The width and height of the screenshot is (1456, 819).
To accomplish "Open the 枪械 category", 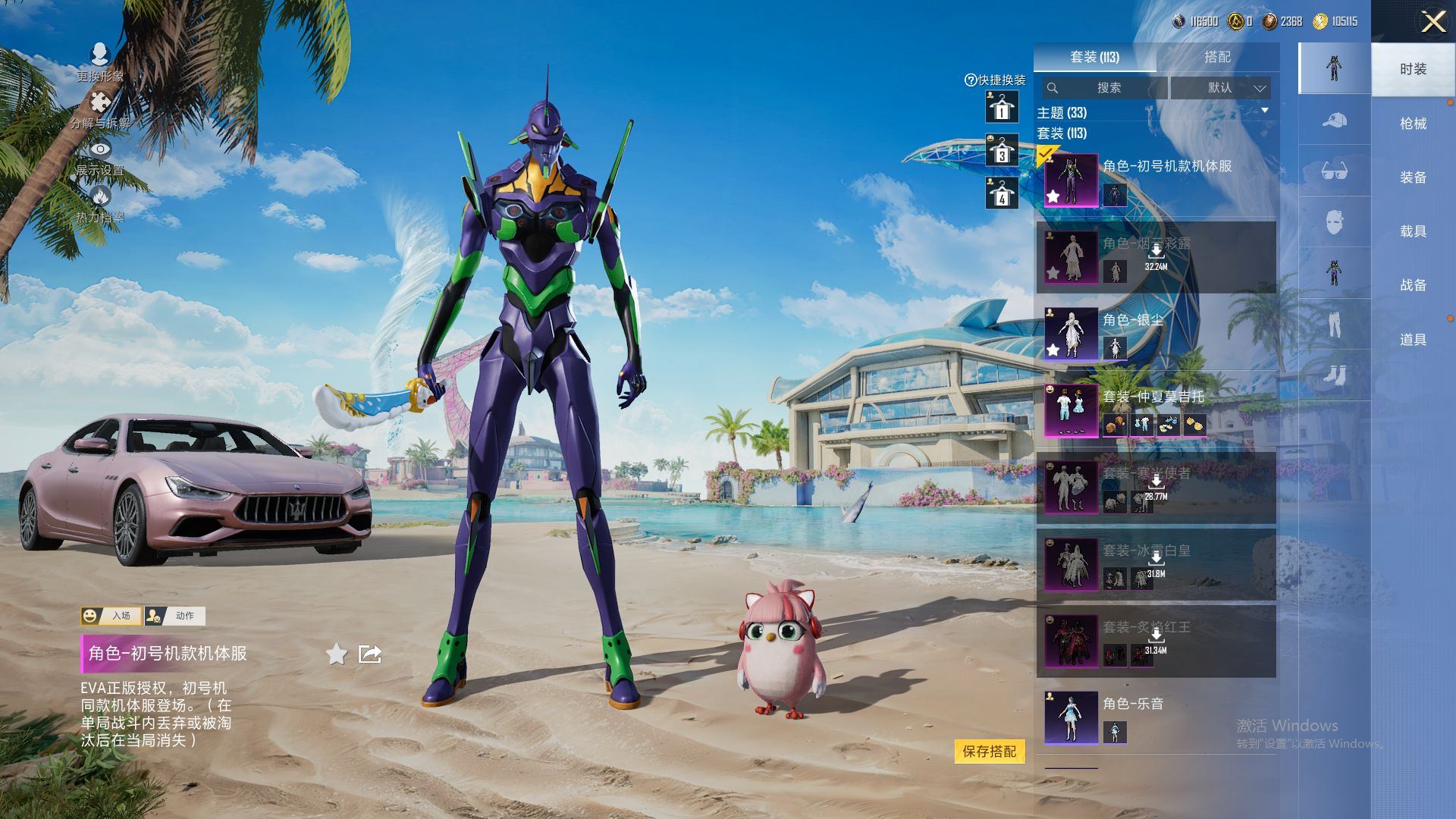I will 1413,124.
